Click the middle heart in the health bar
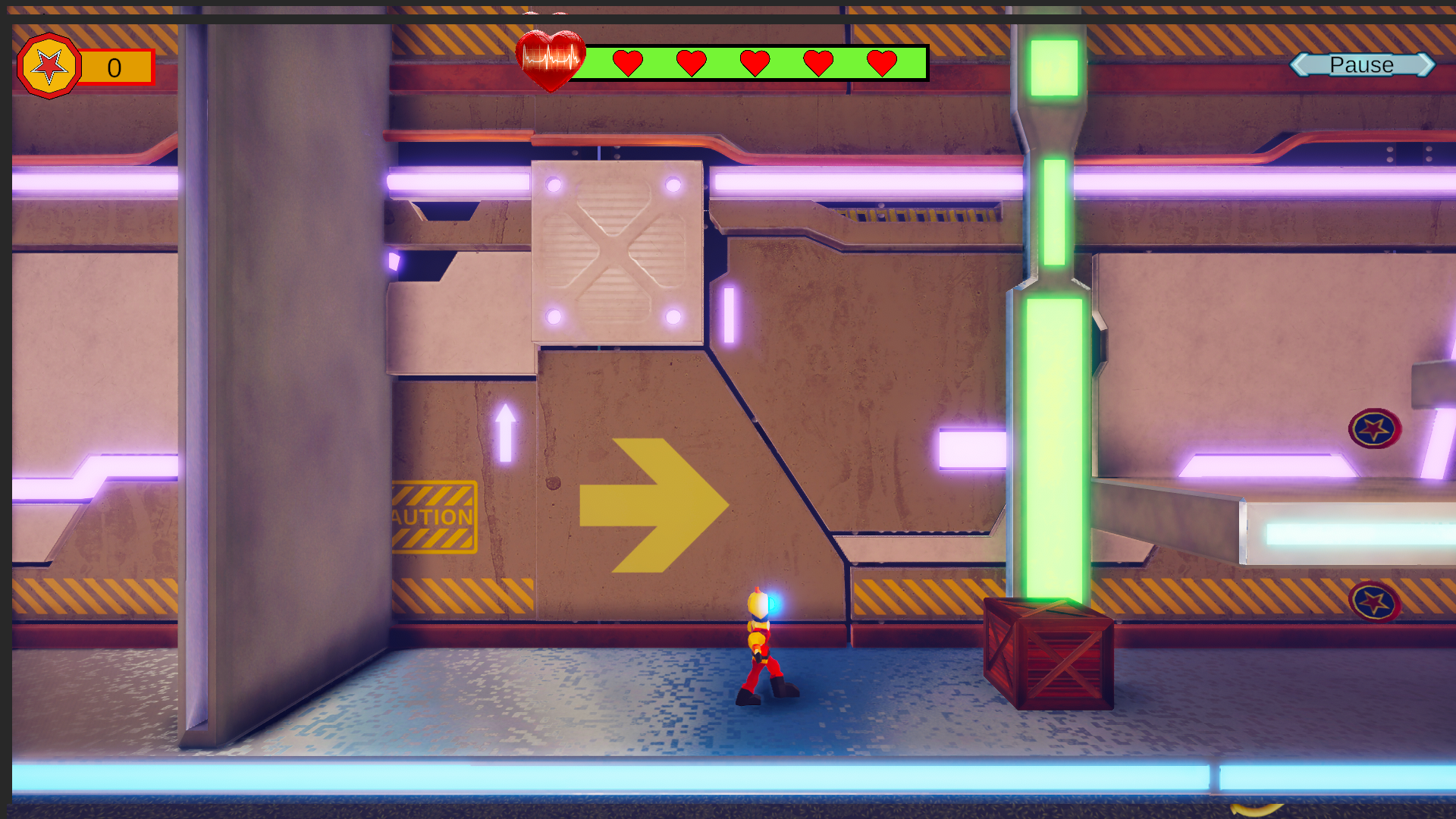Image resolution: width=1456 pixels, height=819 pixels. click(x=755, y=64)
